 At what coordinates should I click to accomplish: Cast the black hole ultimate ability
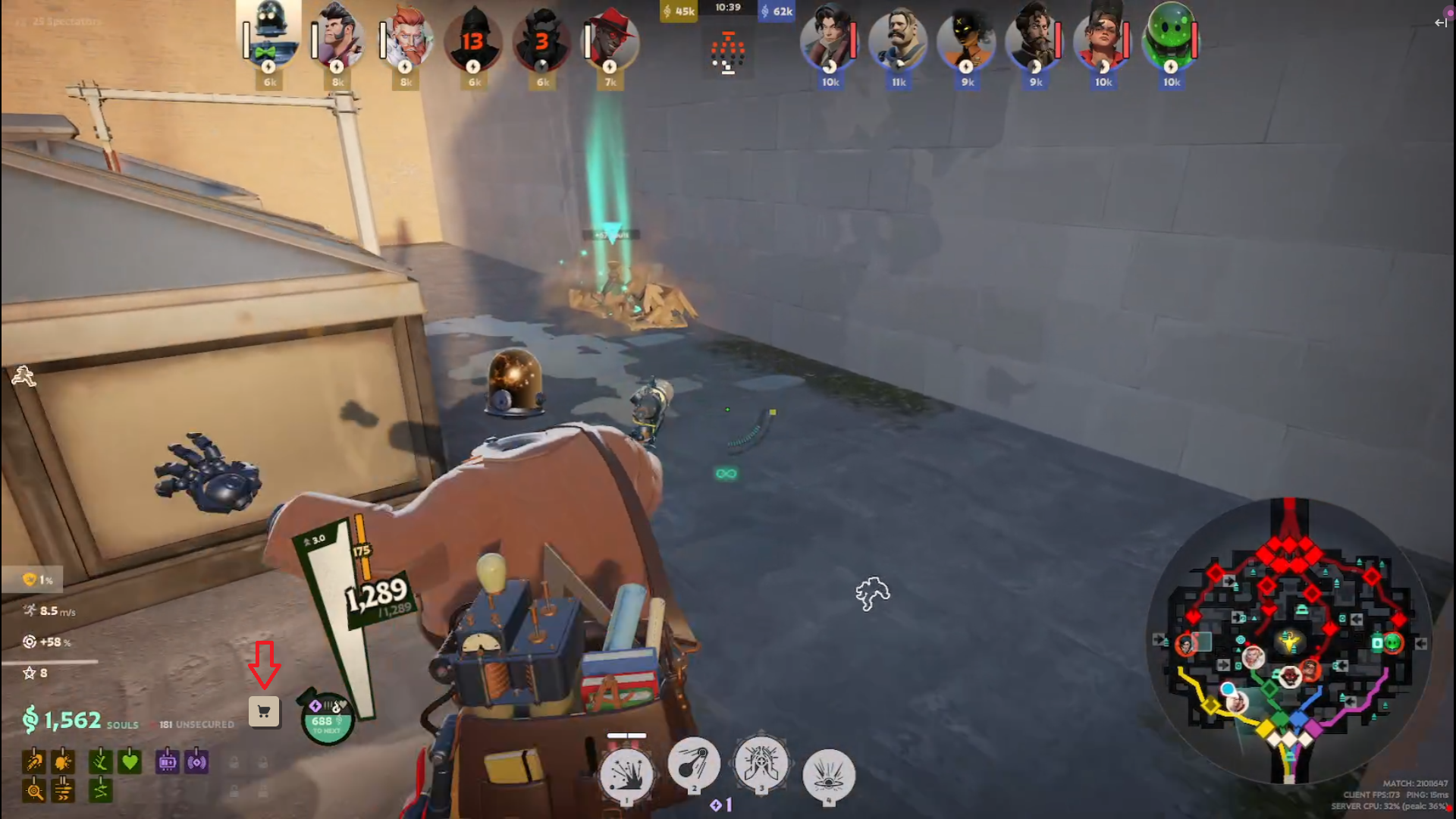(828, 774)
